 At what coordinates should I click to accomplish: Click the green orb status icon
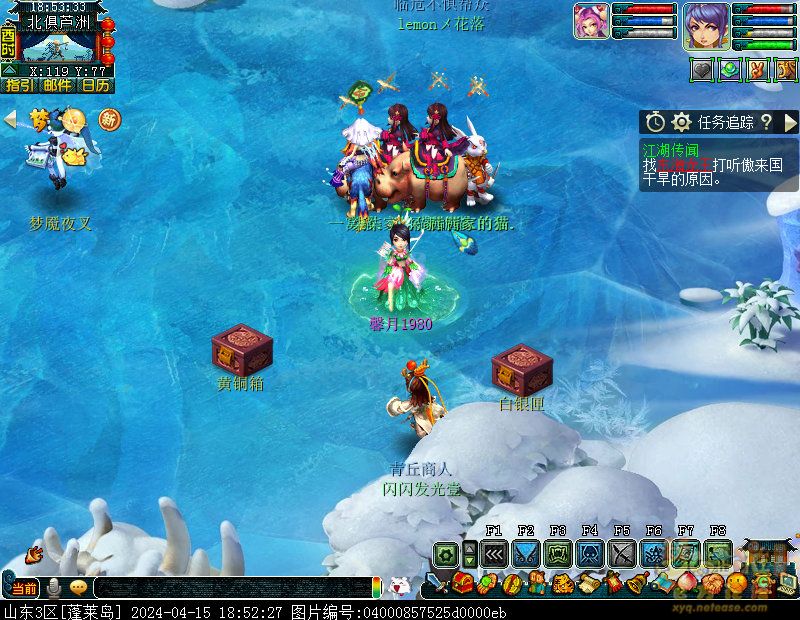tap(731, 70)
